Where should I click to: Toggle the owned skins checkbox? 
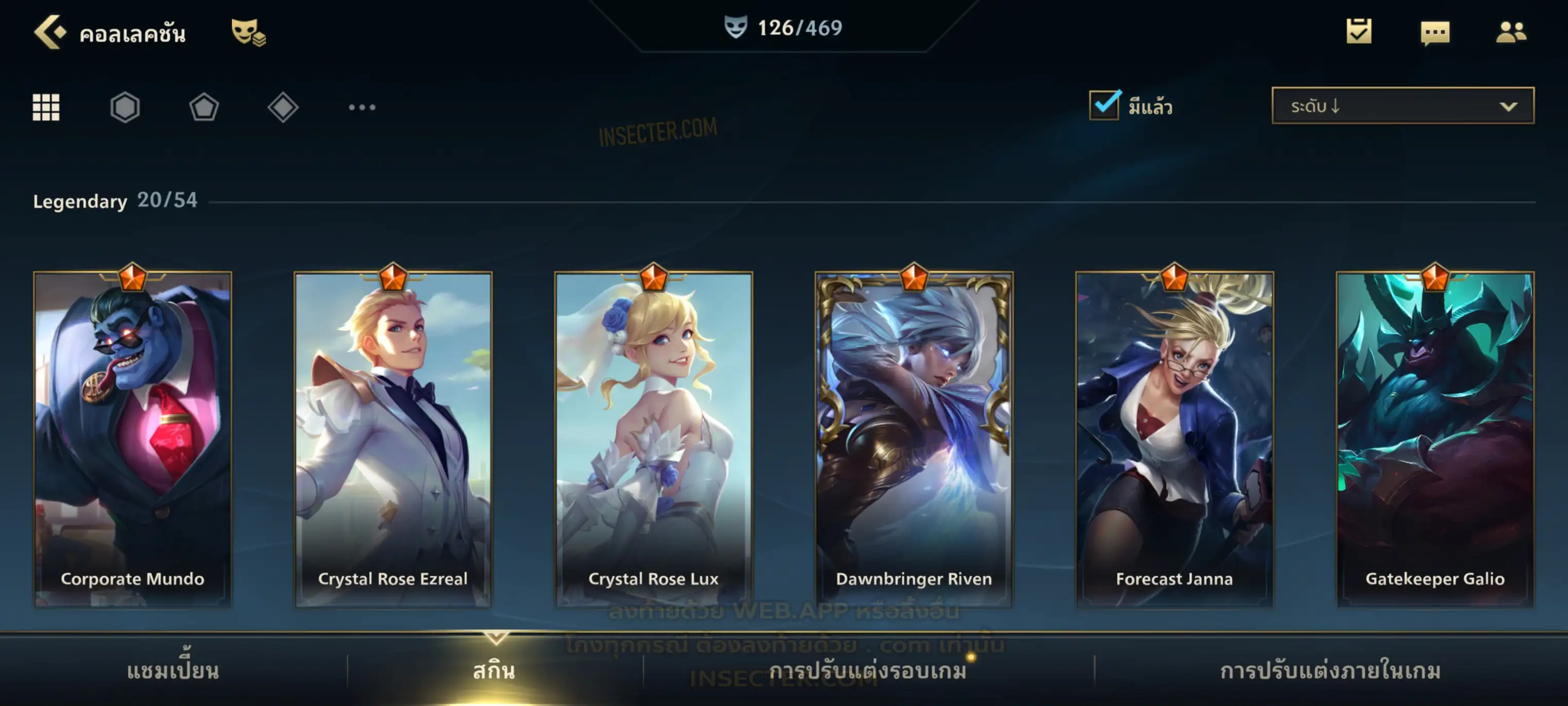point(1104,106)
